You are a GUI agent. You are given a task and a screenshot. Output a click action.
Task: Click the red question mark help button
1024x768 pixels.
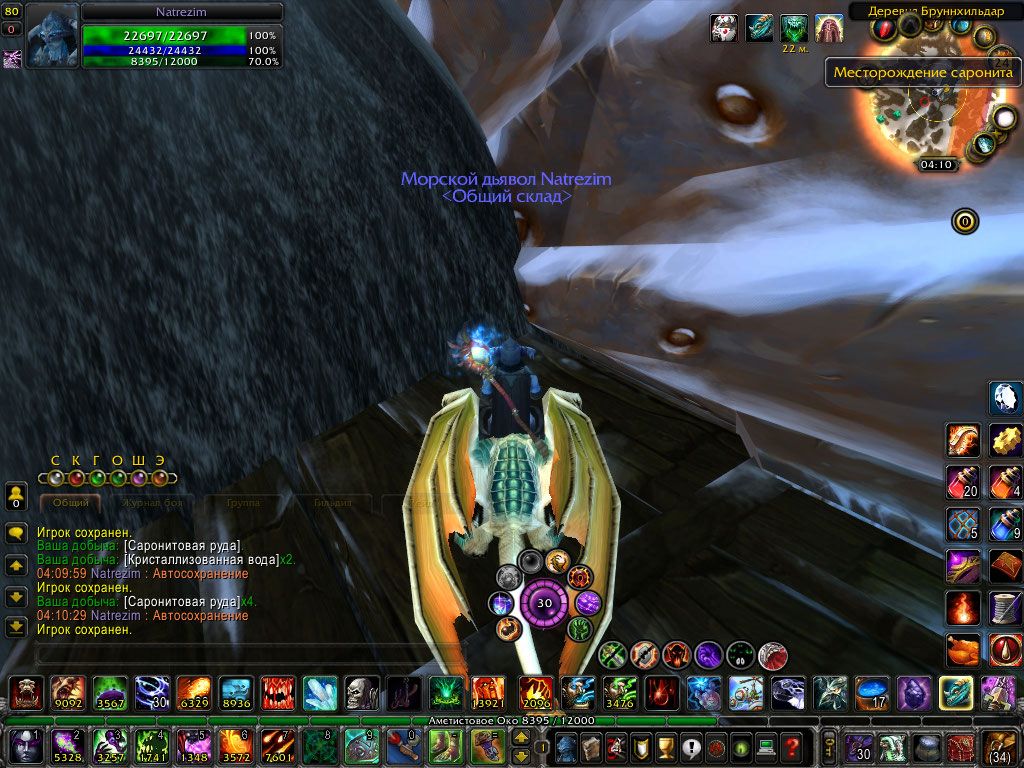(792, 746)
